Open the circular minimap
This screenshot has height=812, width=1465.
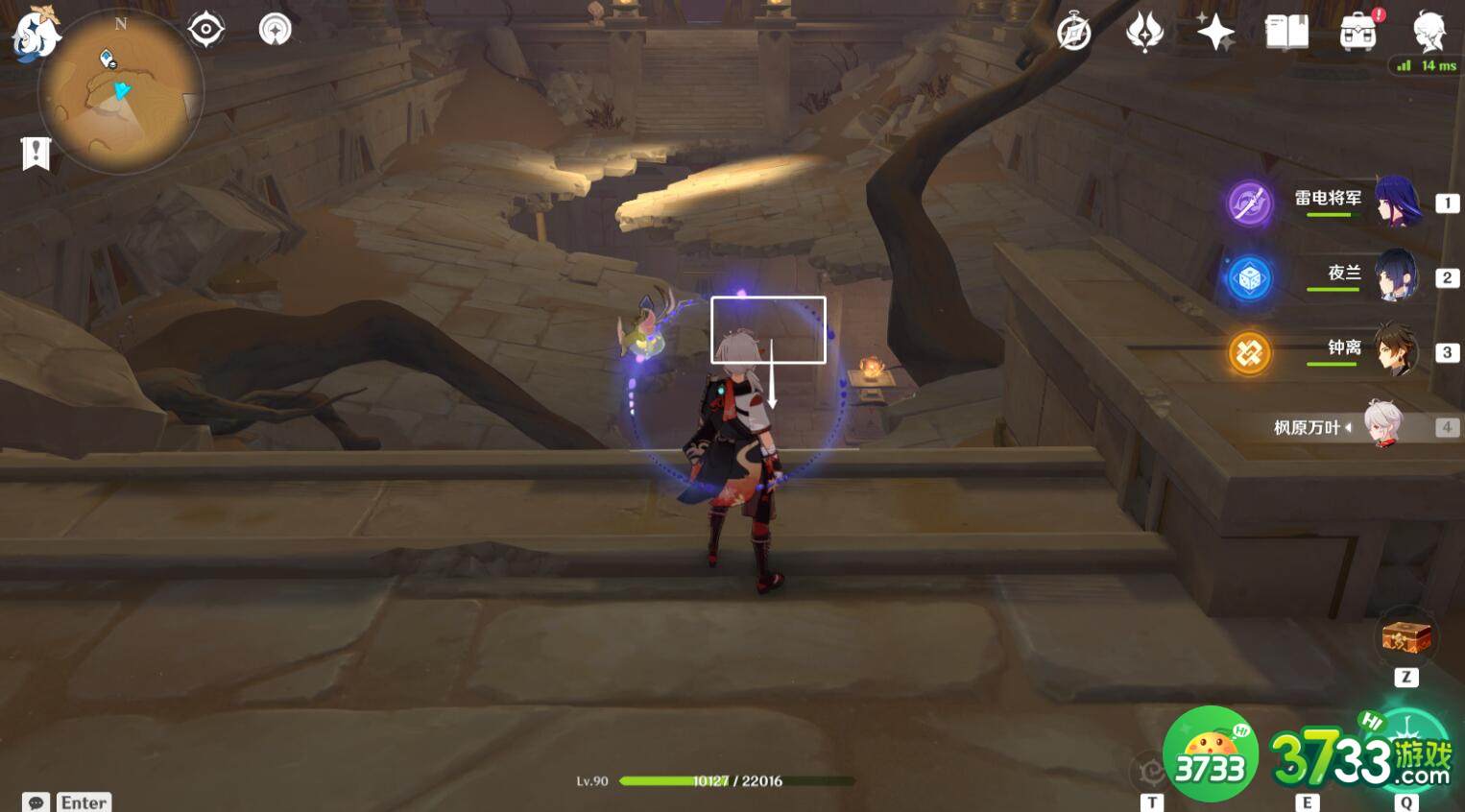(121, 92)
